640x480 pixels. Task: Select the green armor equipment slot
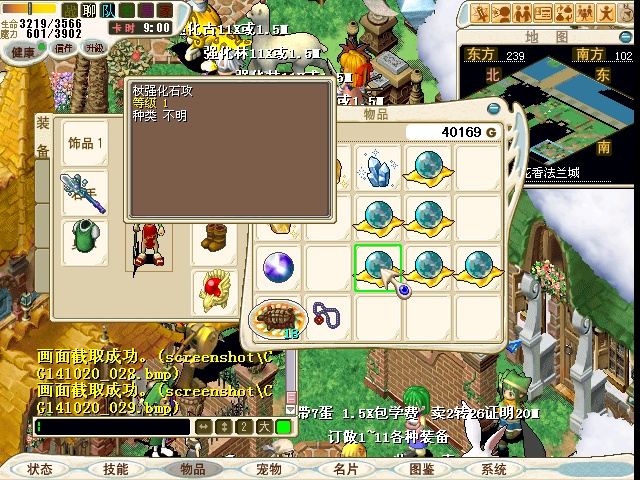[x=84, y=238]
